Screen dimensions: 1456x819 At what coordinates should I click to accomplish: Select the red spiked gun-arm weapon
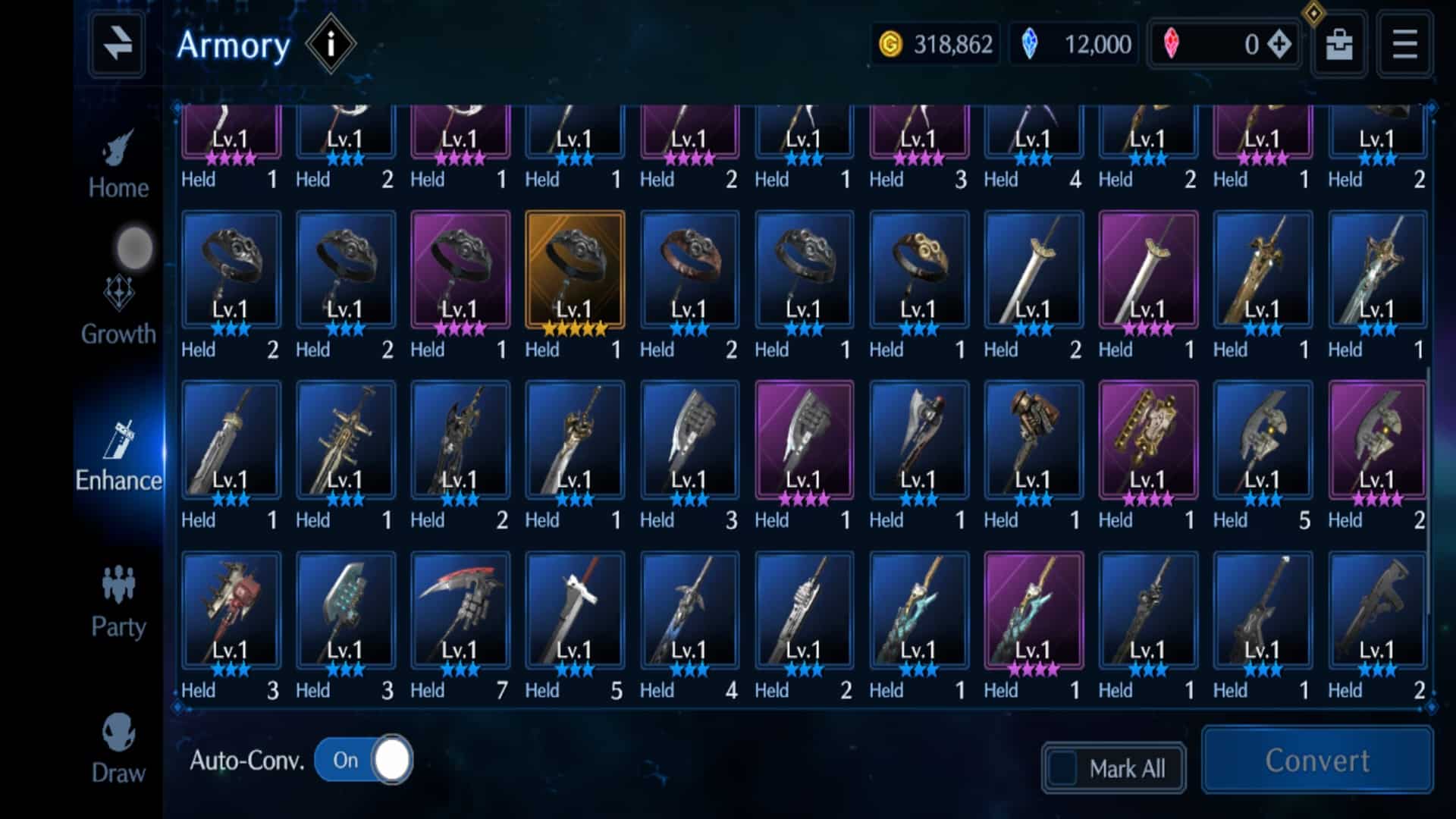[231, 610]
